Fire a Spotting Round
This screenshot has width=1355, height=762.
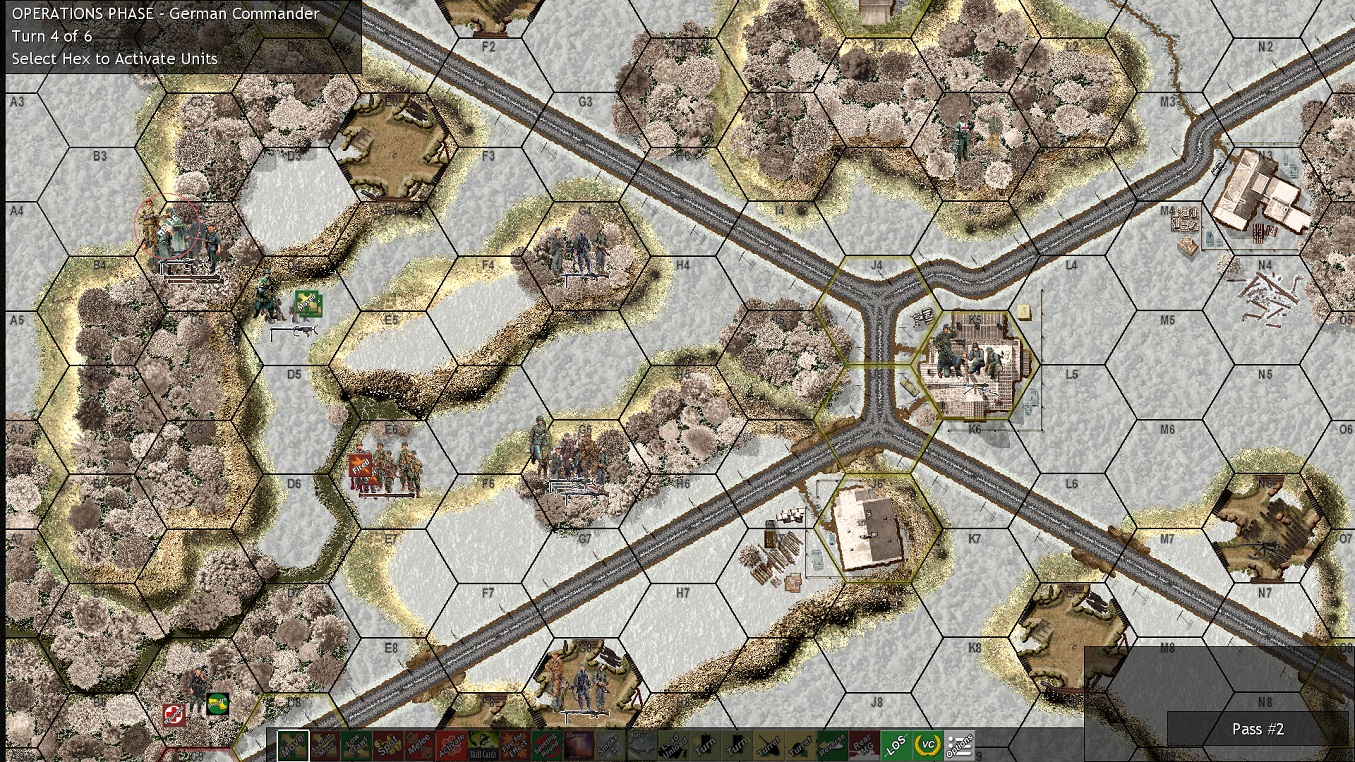(x=544, y=744)
